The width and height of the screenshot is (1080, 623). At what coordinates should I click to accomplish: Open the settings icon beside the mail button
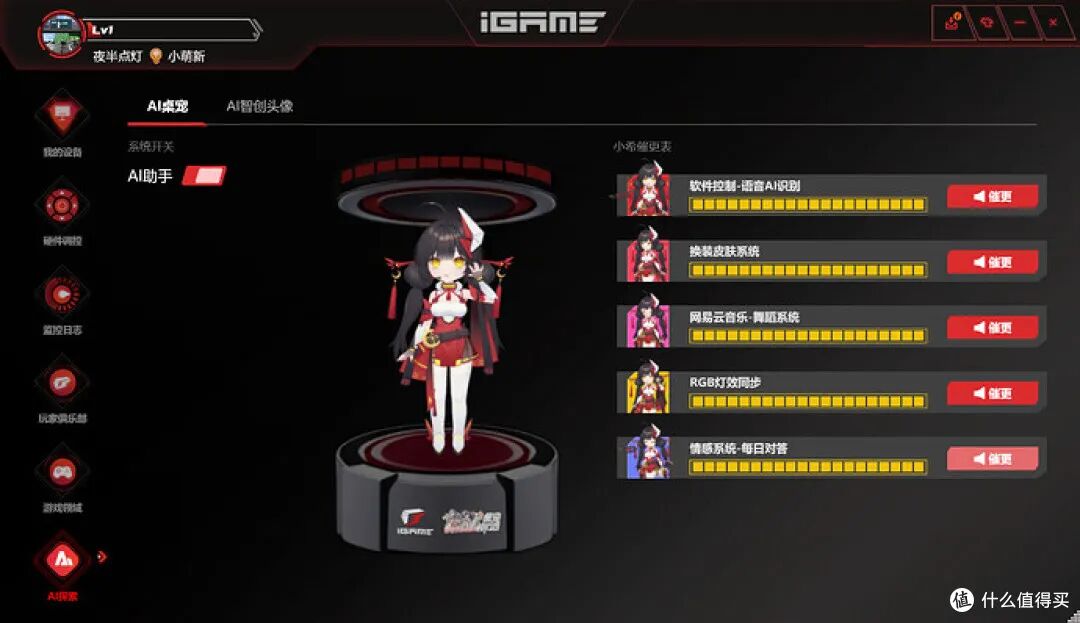click(x=986, y=22)
